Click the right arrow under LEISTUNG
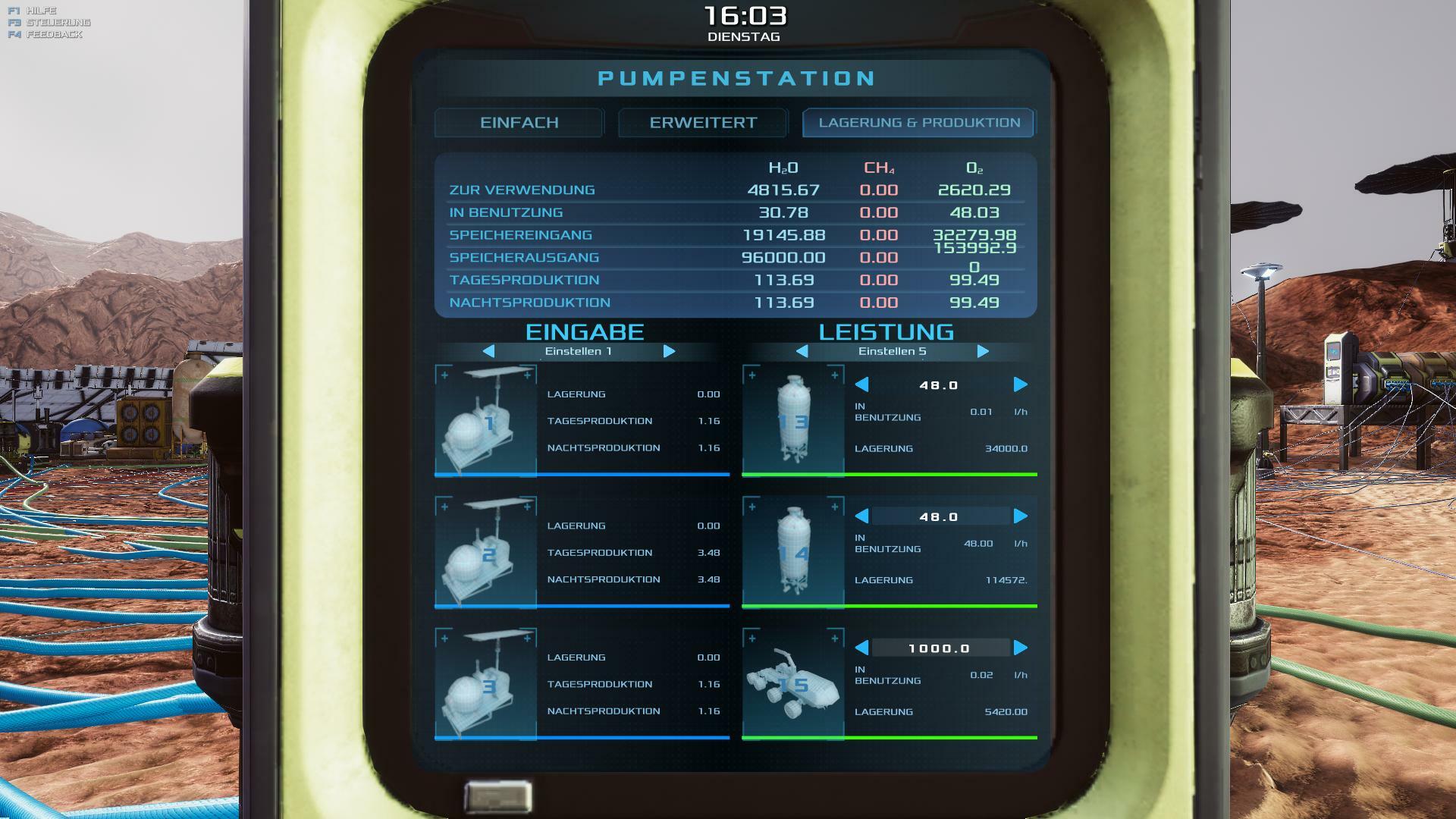The width and height of the screenshot is (1456, 819). click(983, 351)
